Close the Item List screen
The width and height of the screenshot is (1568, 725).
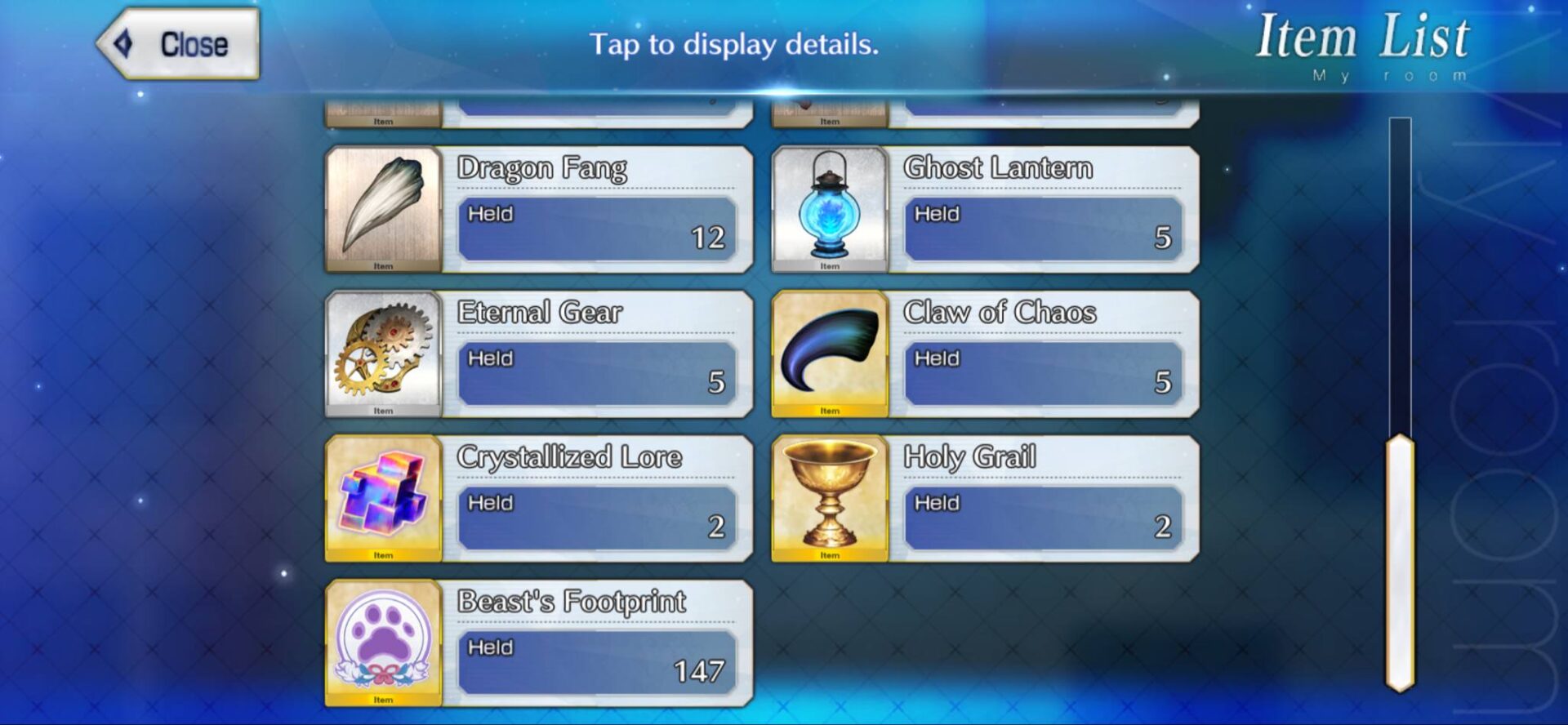[x=178, y=44]
